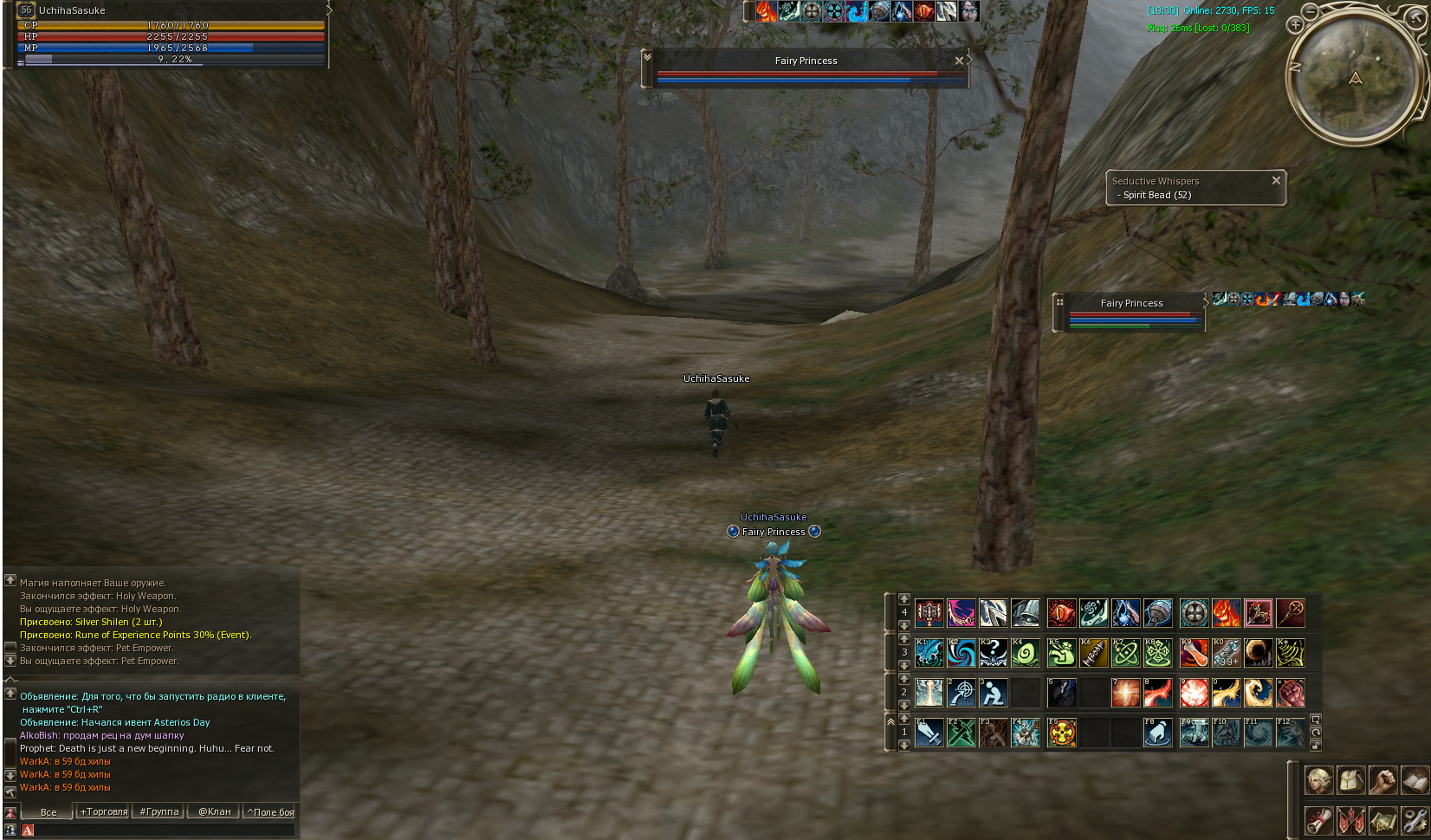
Task: Activate the sit-down action in slot 3
Action: tap(993, 693)
